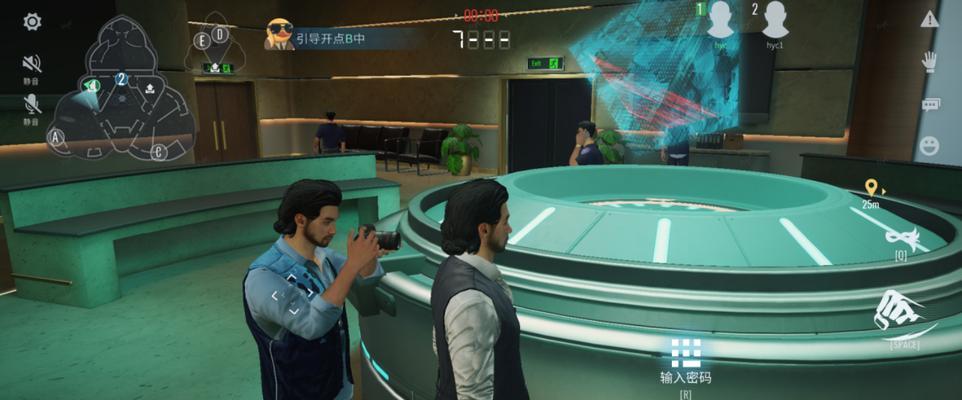Open the large triangular minimap
Viewport: 962px width, 400px height.
122,90
